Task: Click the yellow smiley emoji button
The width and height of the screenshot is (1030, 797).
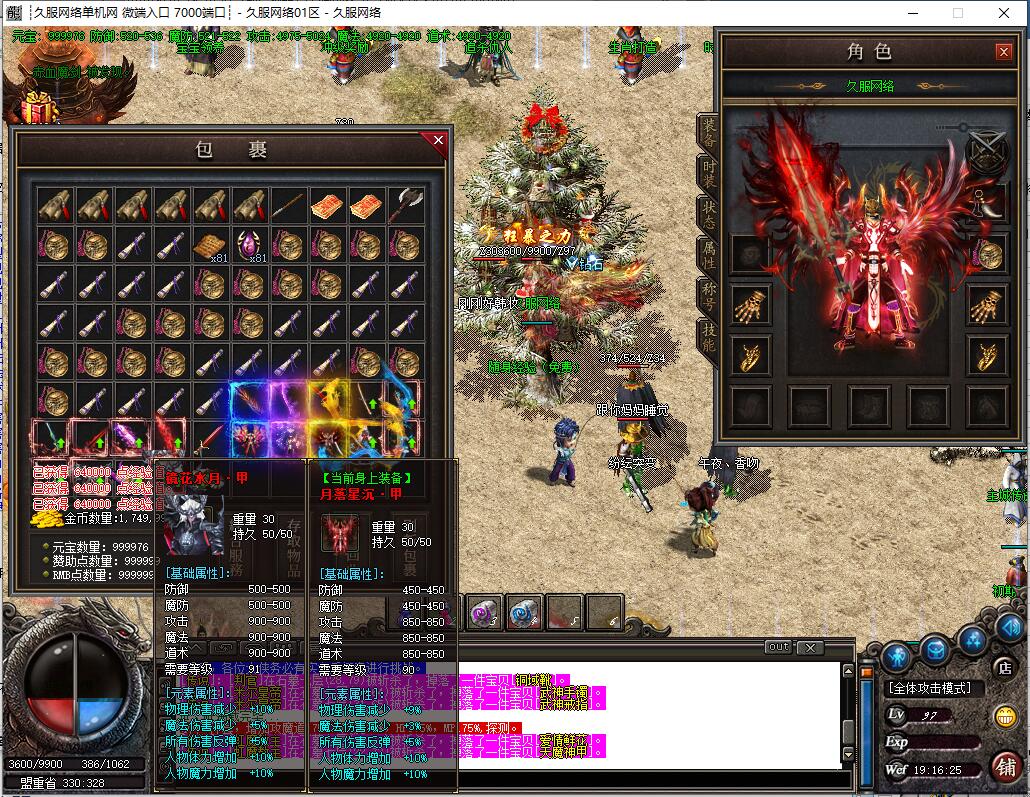Action: click(x=1004, y=716)
